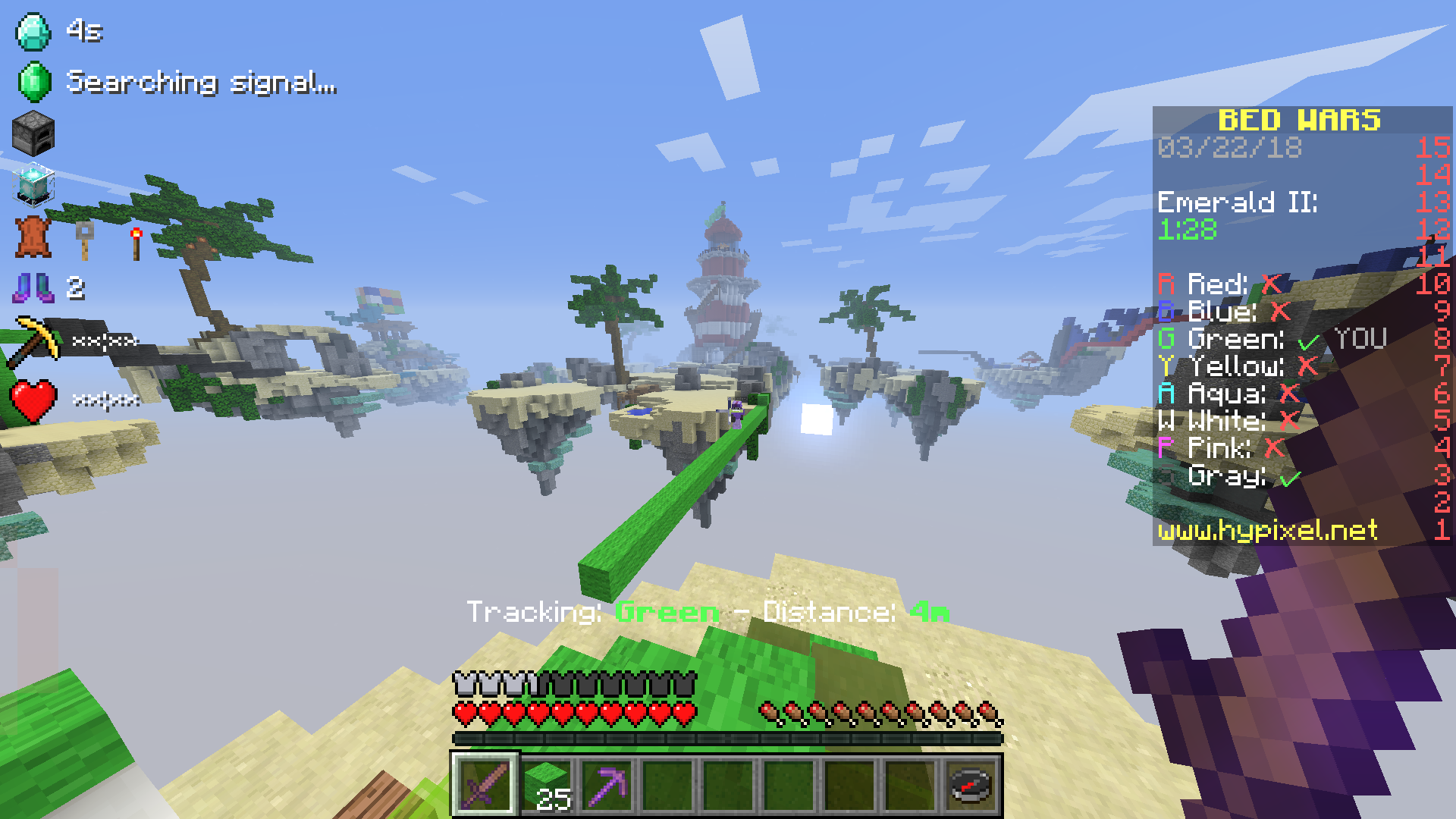Click the emerald icon beside Searching signal
The image size is (1456, 819).
[x=32, y=80]
